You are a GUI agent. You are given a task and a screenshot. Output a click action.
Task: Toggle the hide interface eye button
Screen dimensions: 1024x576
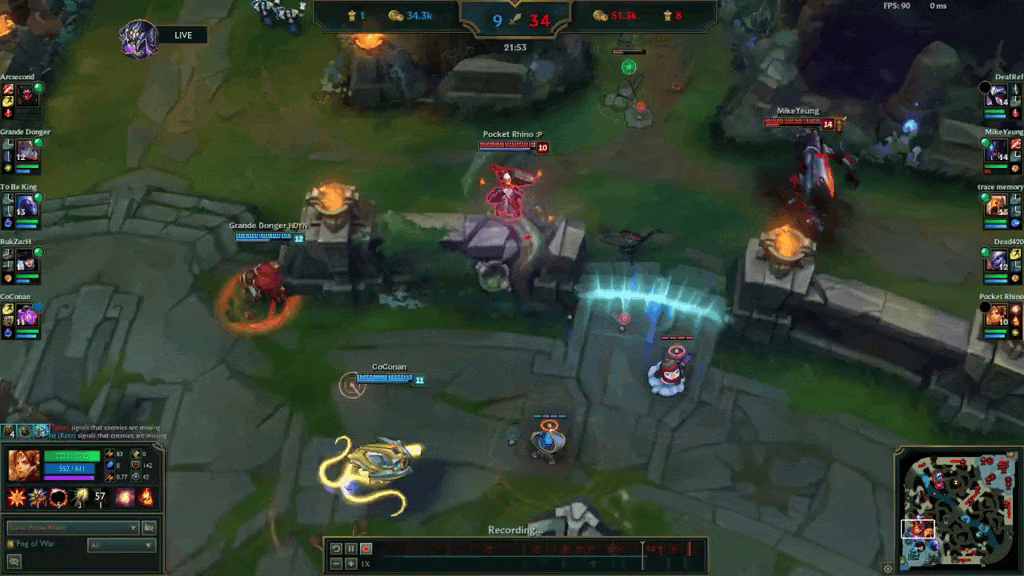tap(14, 562)
